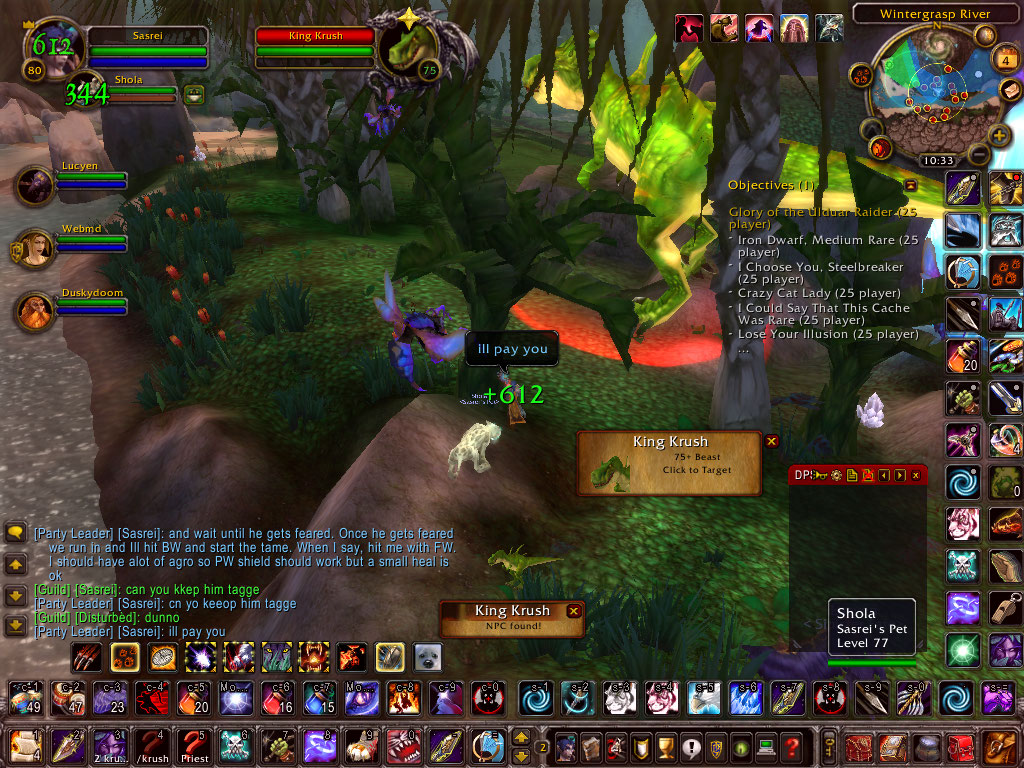The width and height of the screenshot is (1024, 768).
Task: Select the Sasrei player portrait
Action: [x=50, y=50]
